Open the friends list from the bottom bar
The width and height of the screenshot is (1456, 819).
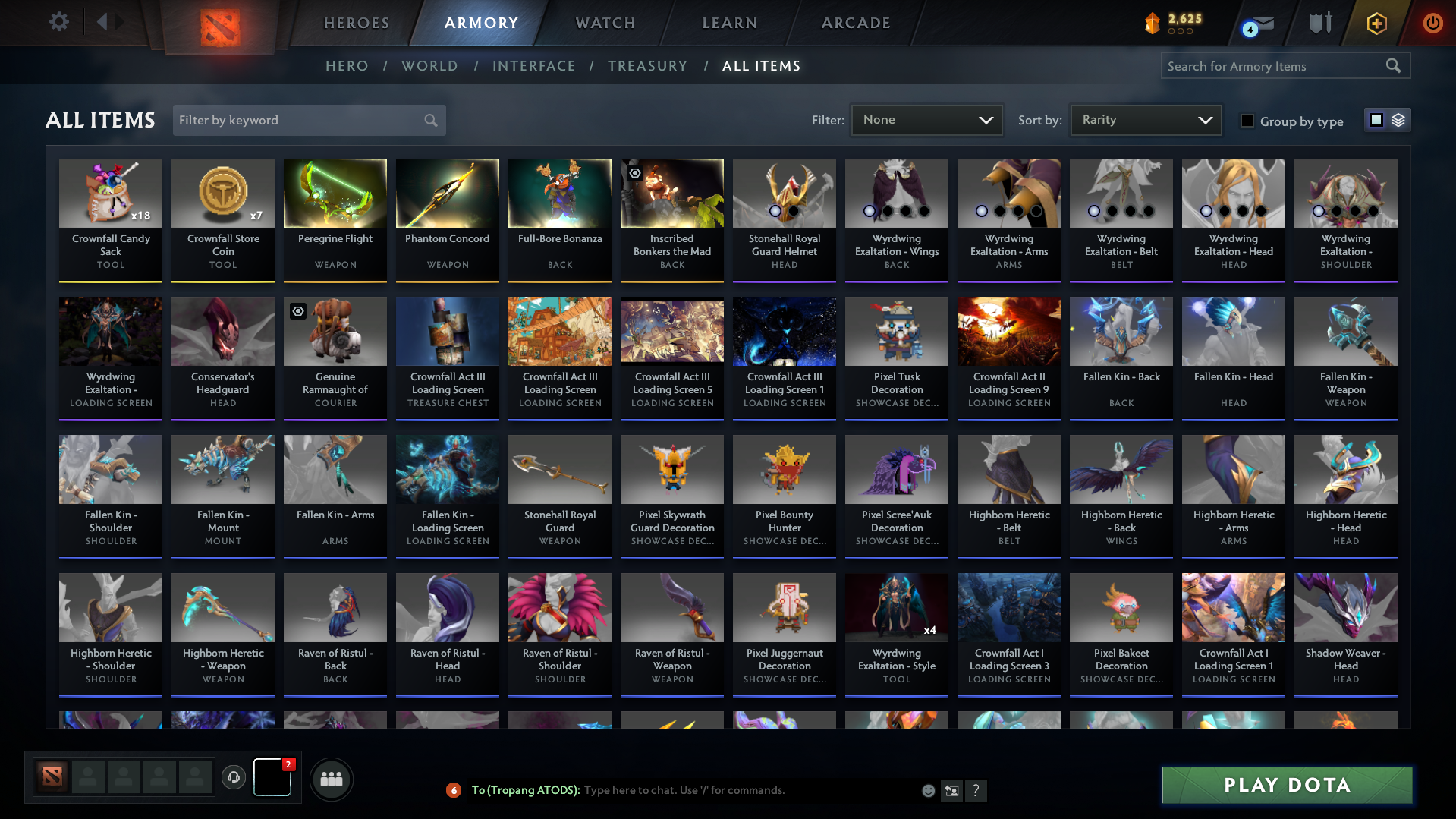[x=331, y=779]
